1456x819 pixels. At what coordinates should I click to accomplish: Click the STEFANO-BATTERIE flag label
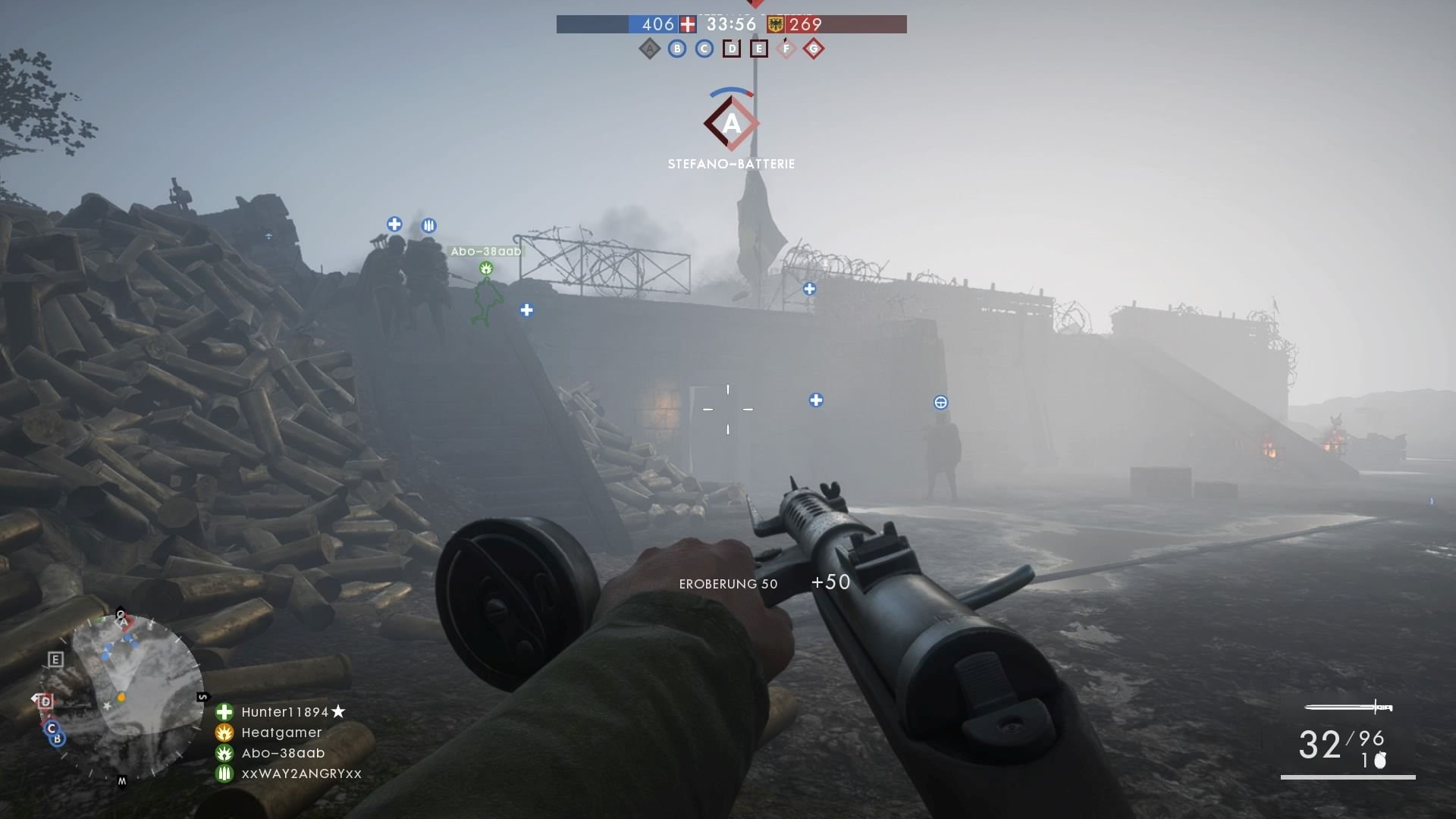[x=731, y=162]
